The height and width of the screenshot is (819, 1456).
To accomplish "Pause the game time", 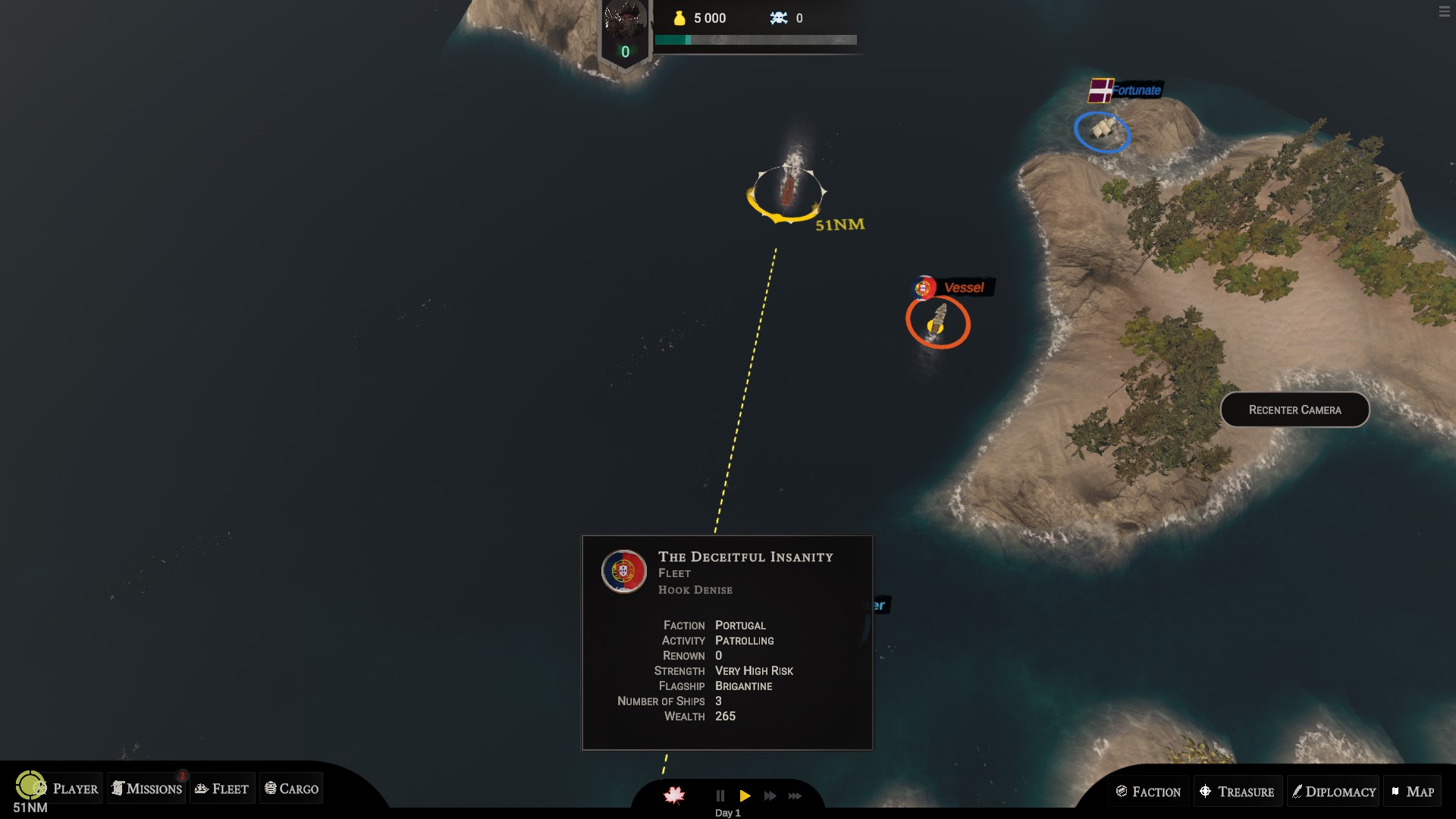I will pyautogui.click(x=720, y=795).
